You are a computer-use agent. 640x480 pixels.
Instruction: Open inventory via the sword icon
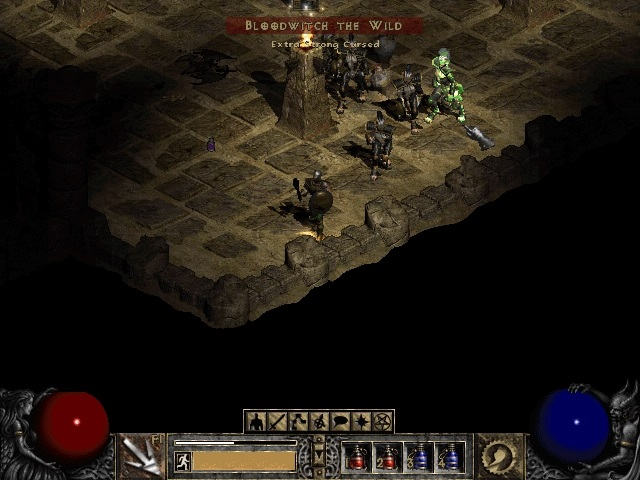coord(277,421)
